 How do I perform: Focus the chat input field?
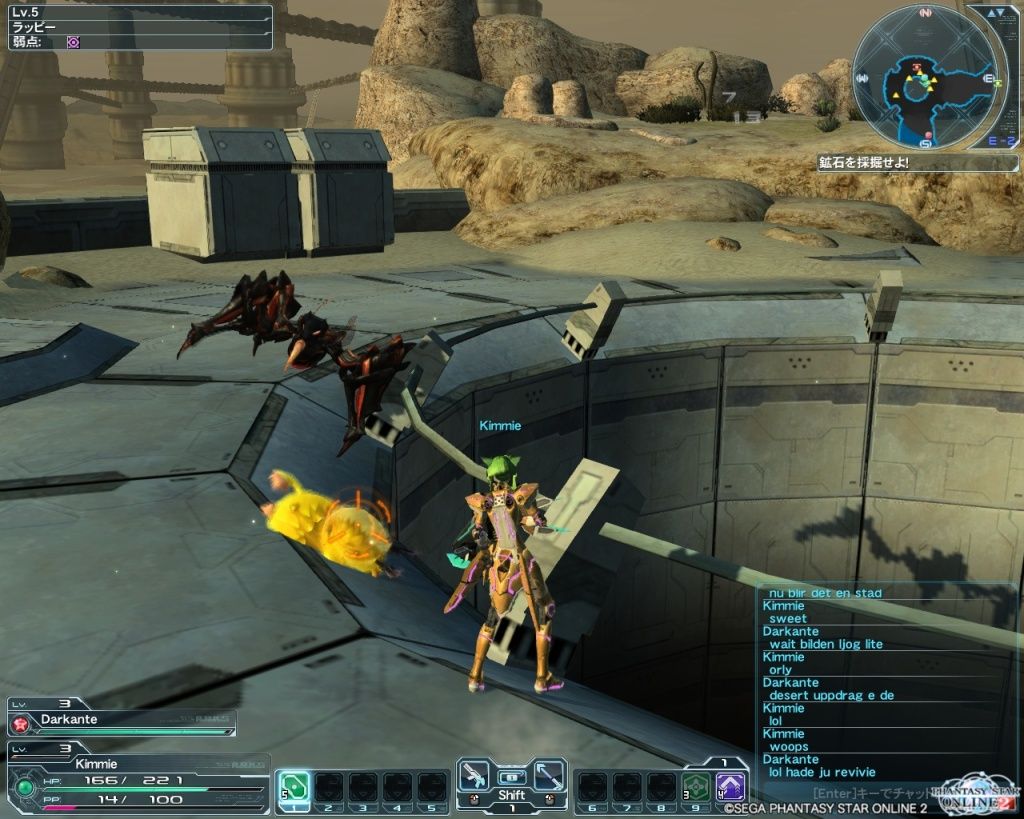(860, 789)
